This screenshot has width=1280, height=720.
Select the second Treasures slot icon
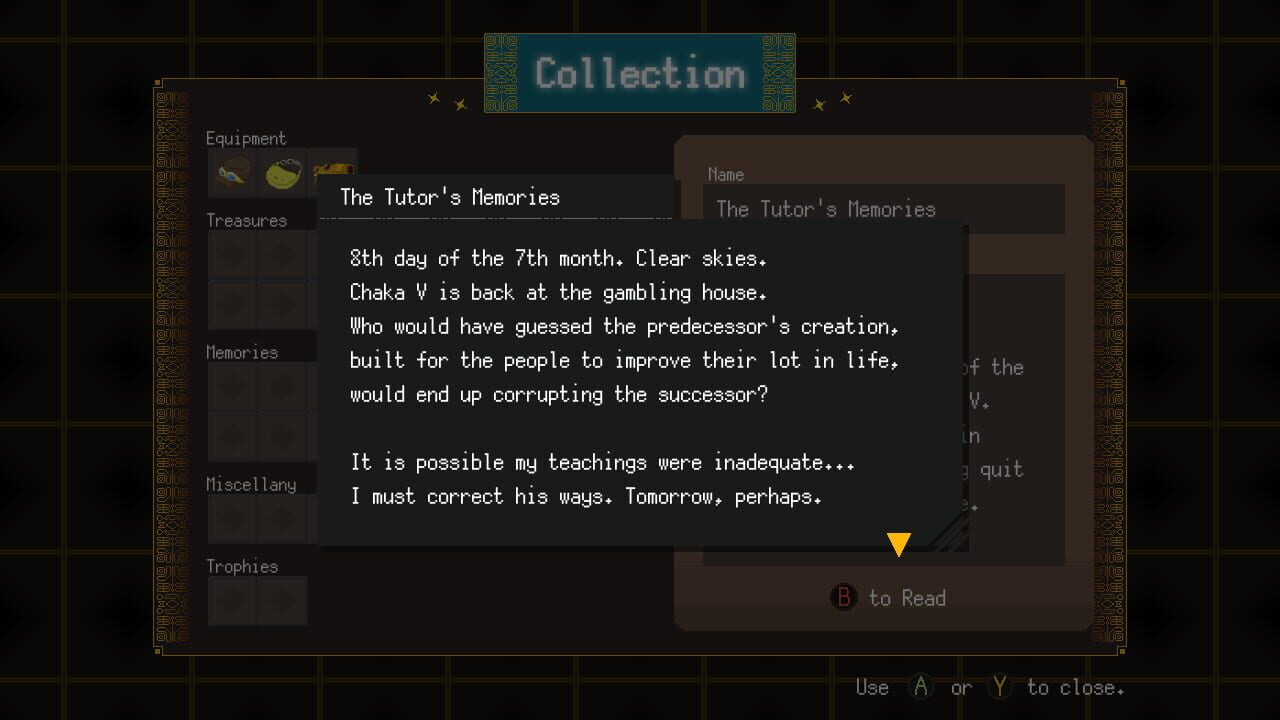(x=283, y=253)
